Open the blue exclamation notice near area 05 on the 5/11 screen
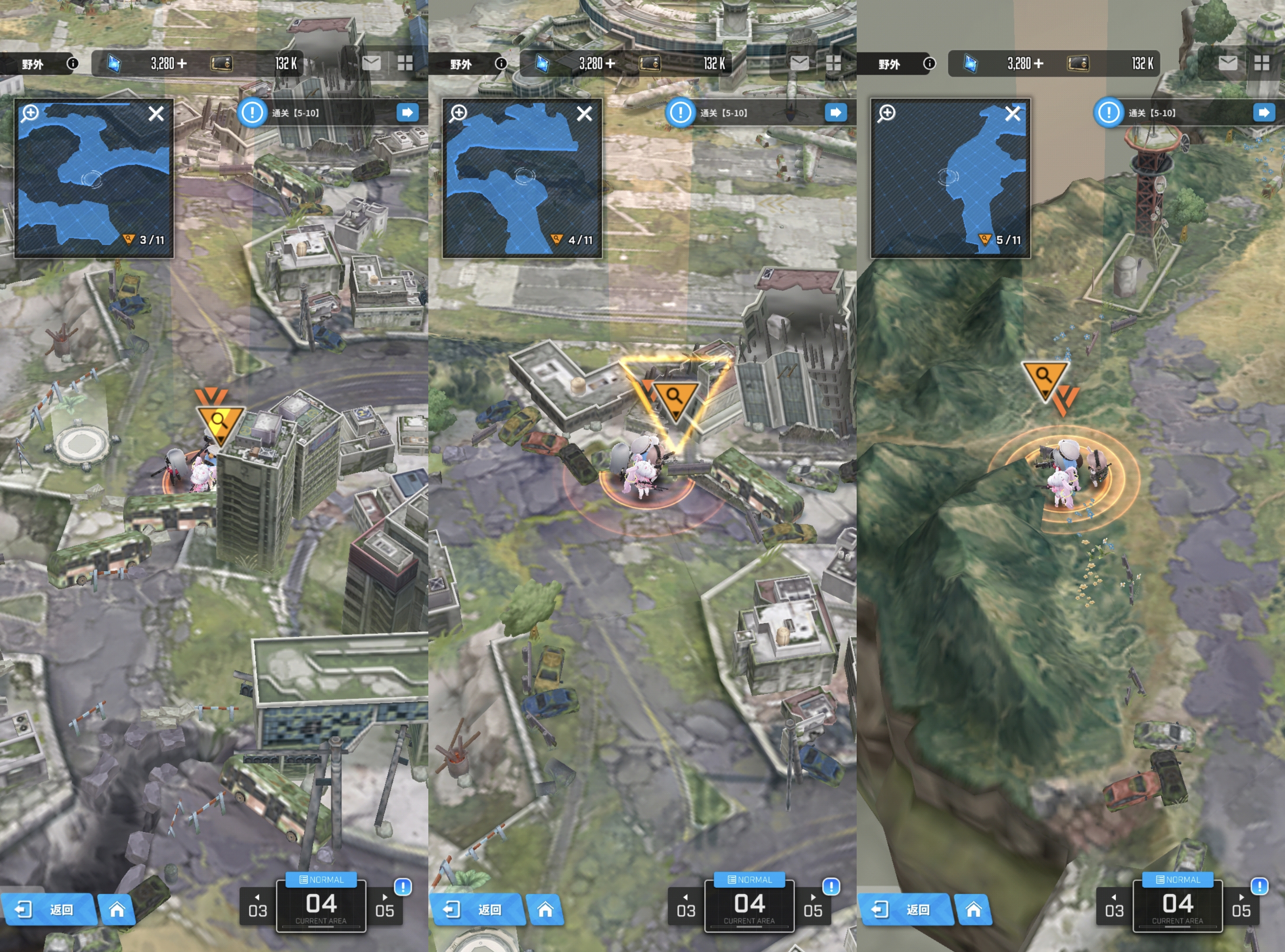This screenshot has width=1285, height=952. 1259,886
